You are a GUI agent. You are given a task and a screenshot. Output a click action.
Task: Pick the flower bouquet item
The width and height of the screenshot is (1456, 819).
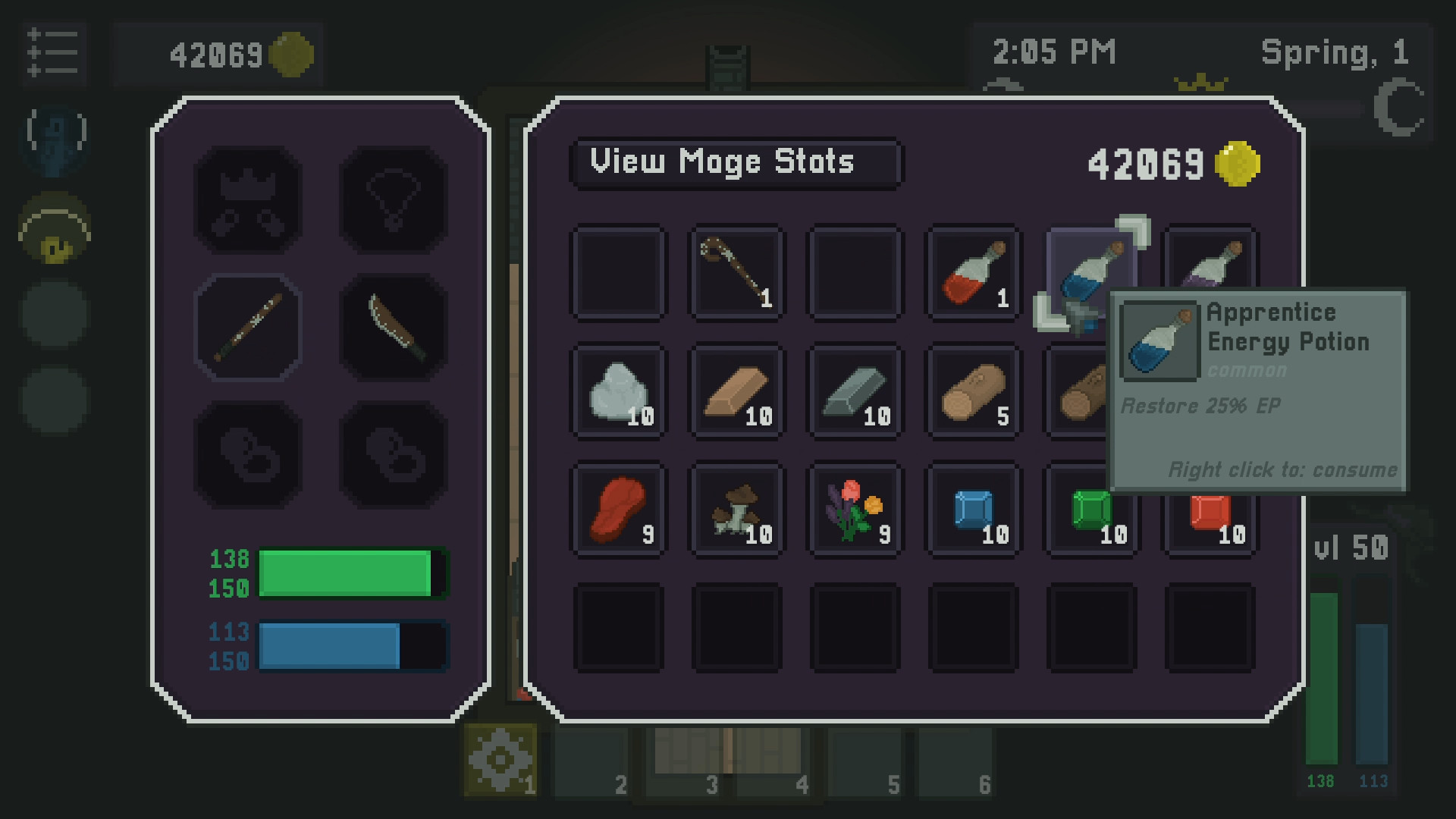pyautogui.click(x=855, y=509)
